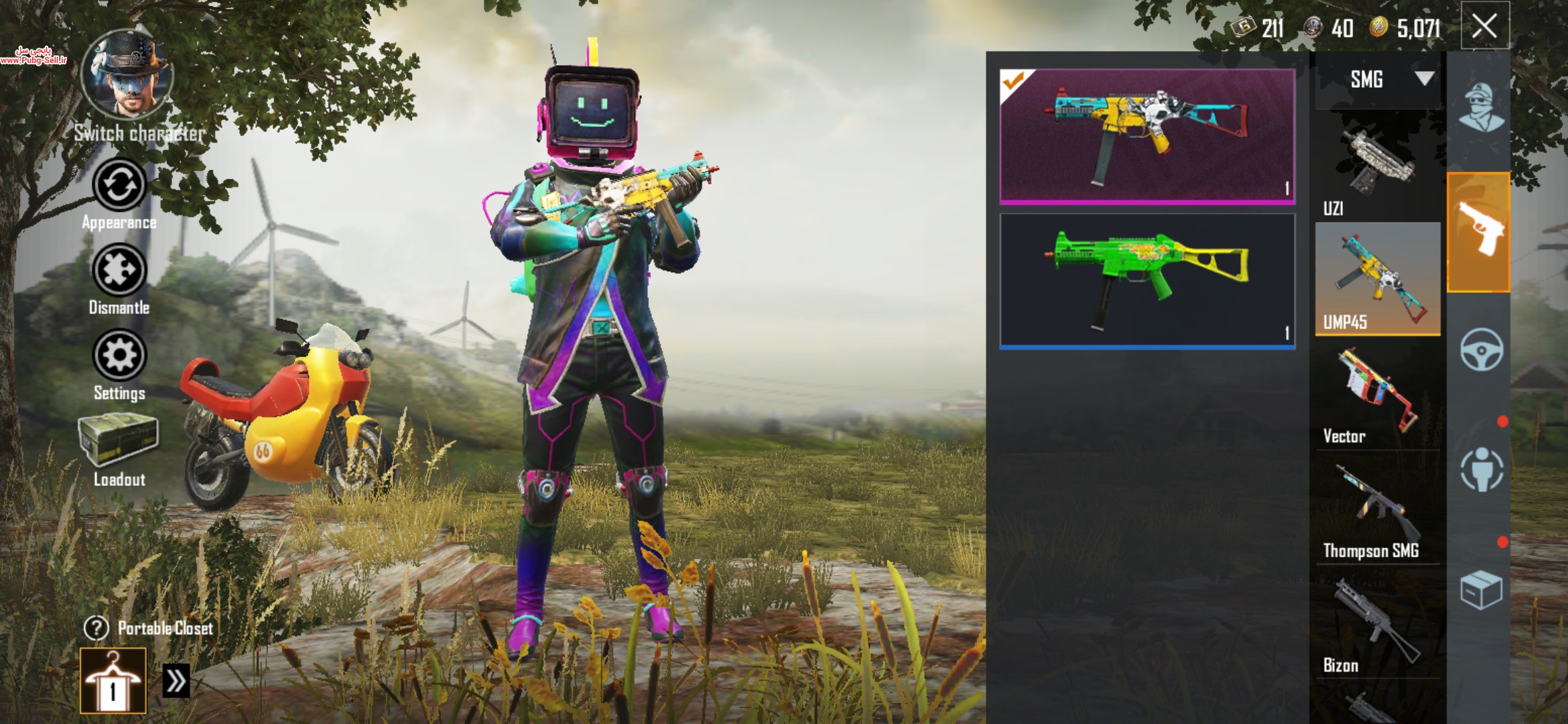Close the inventory screen

(x=1484, y=27)
